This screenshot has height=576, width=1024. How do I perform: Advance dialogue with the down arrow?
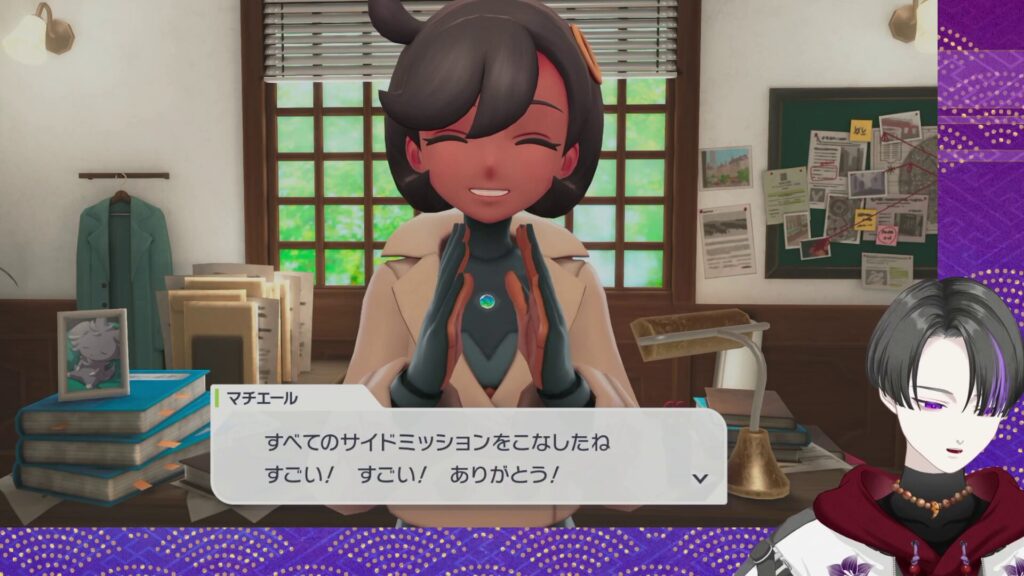pos(700,477)
